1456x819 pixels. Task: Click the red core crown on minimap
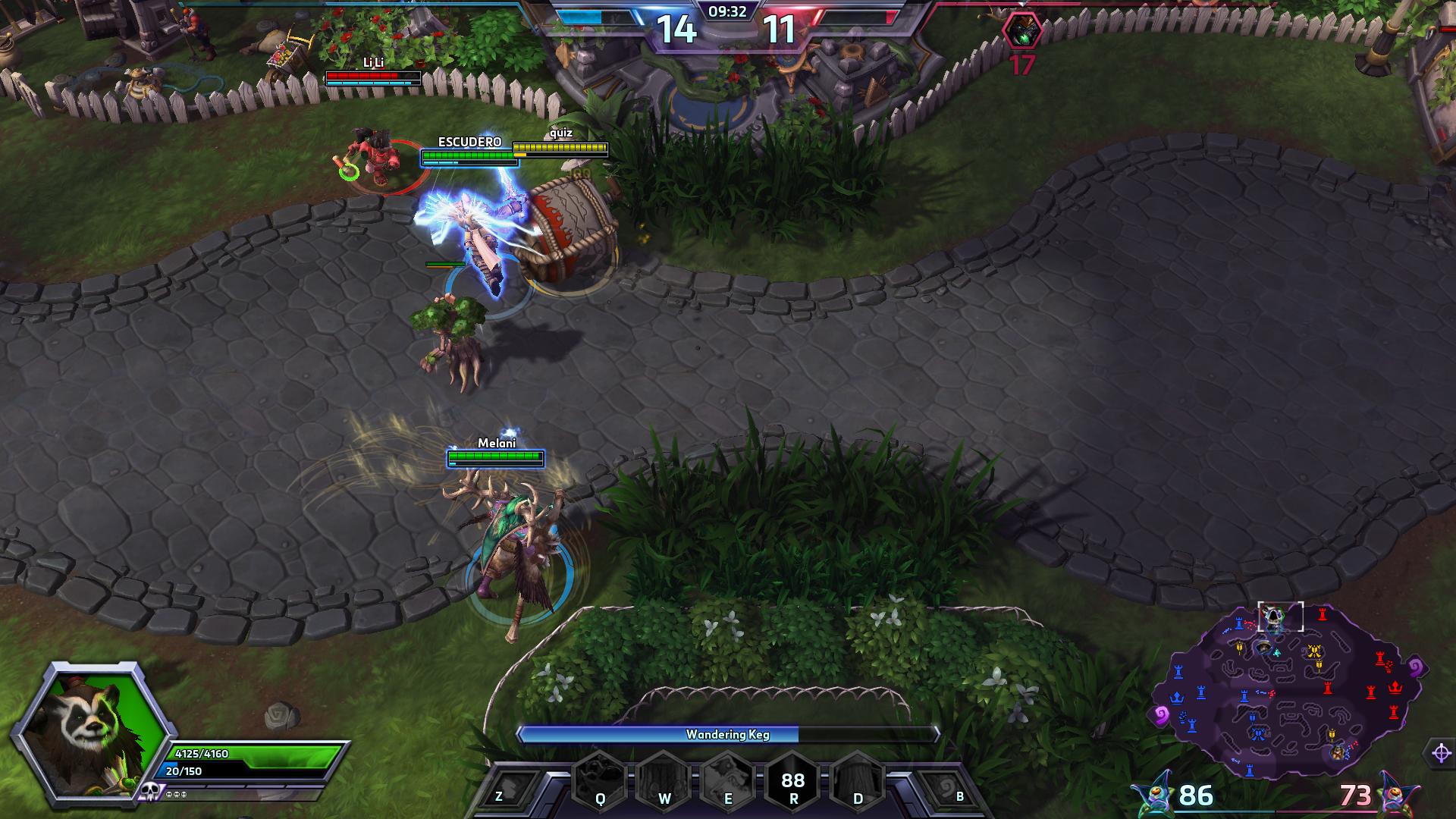1395,687
